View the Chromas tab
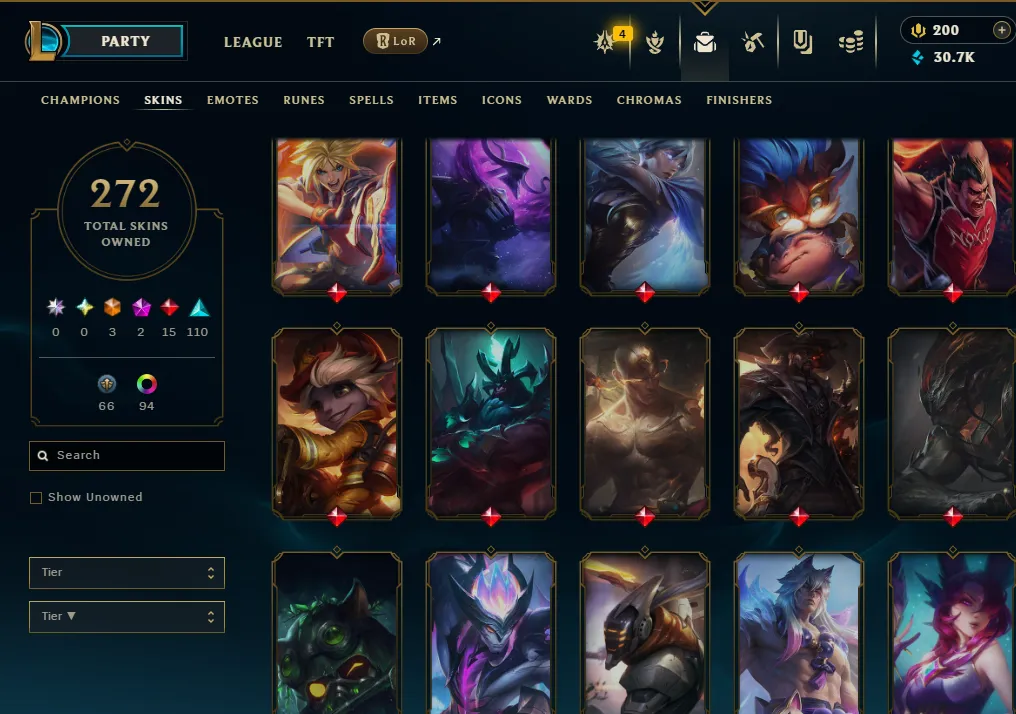This screenshot has width=1016, height=714. [x=649, y=100]
